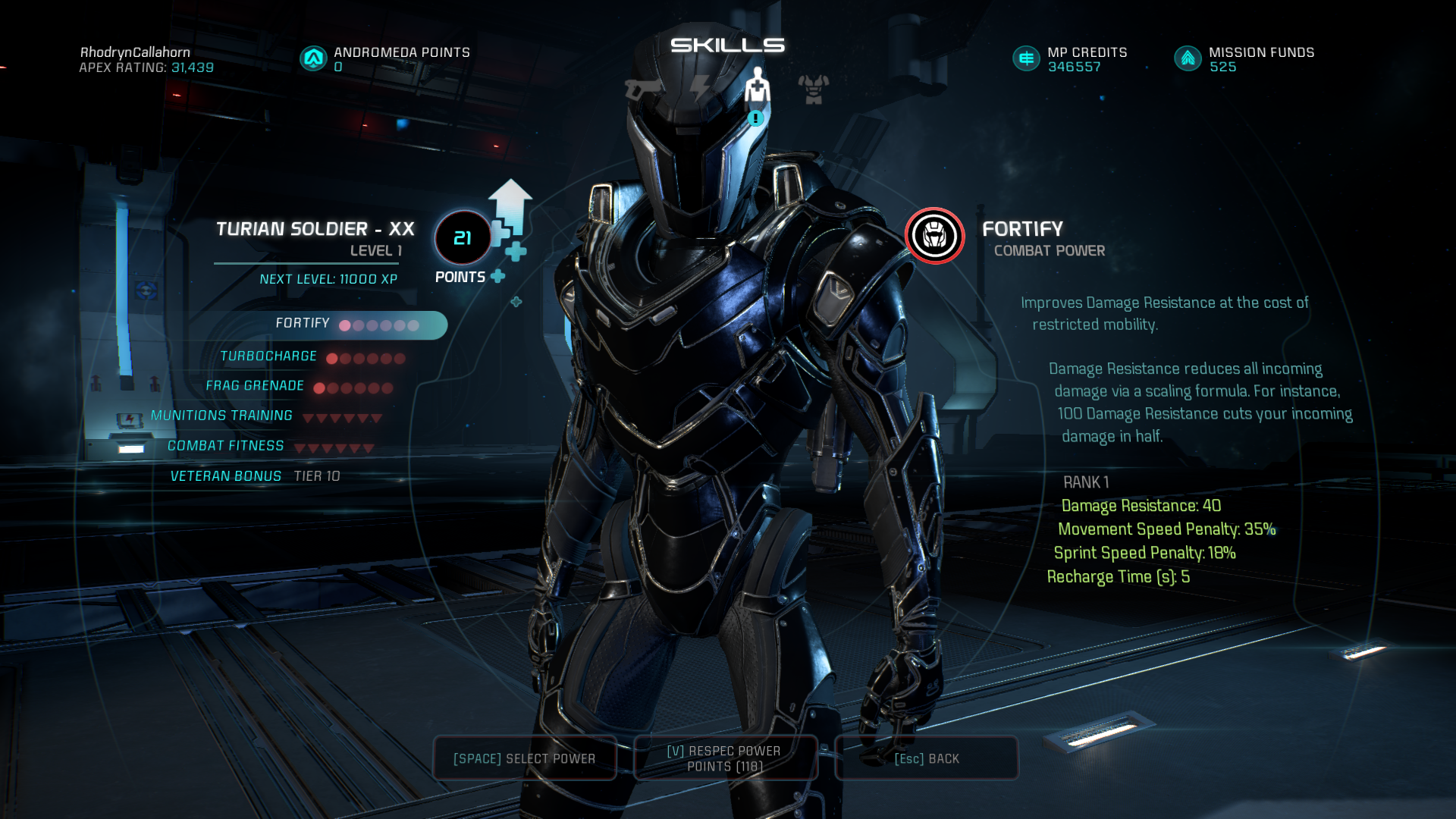1456x819 pixels.
Task: Click the 21 skill points circle
Action: (x=463, y=238)
